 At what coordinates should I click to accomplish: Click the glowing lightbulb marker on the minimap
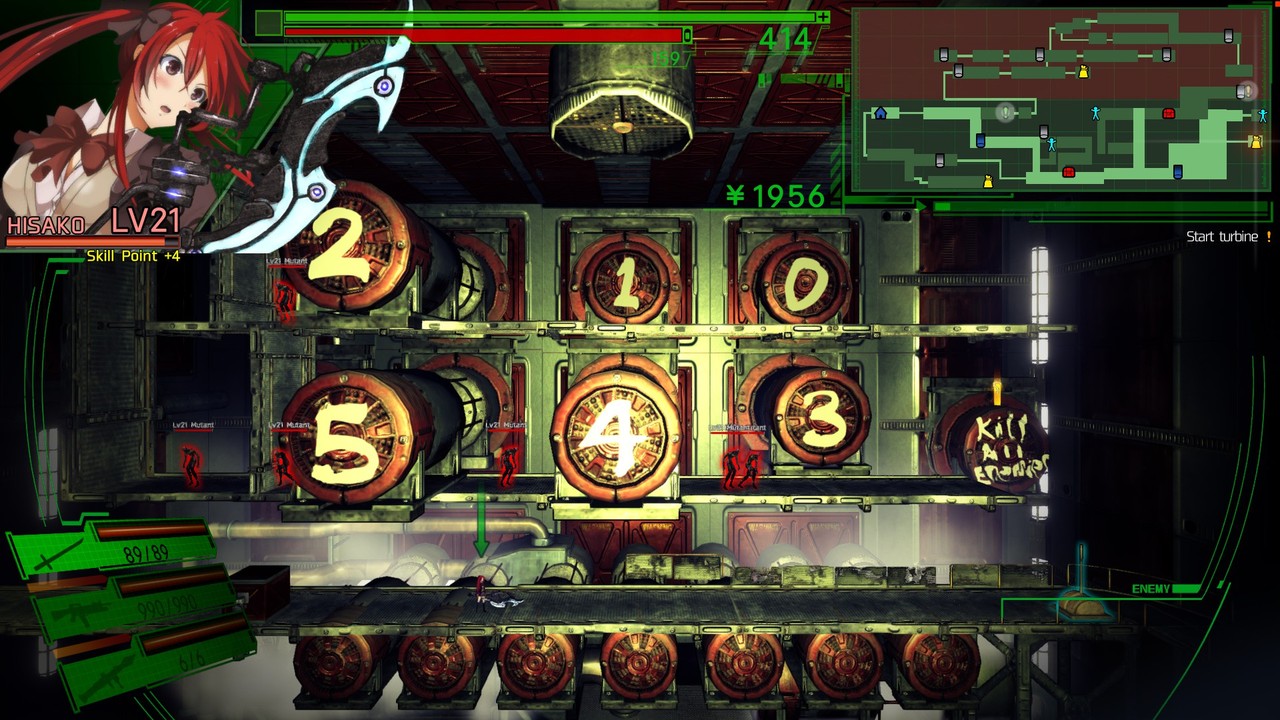pos(1005,113)
